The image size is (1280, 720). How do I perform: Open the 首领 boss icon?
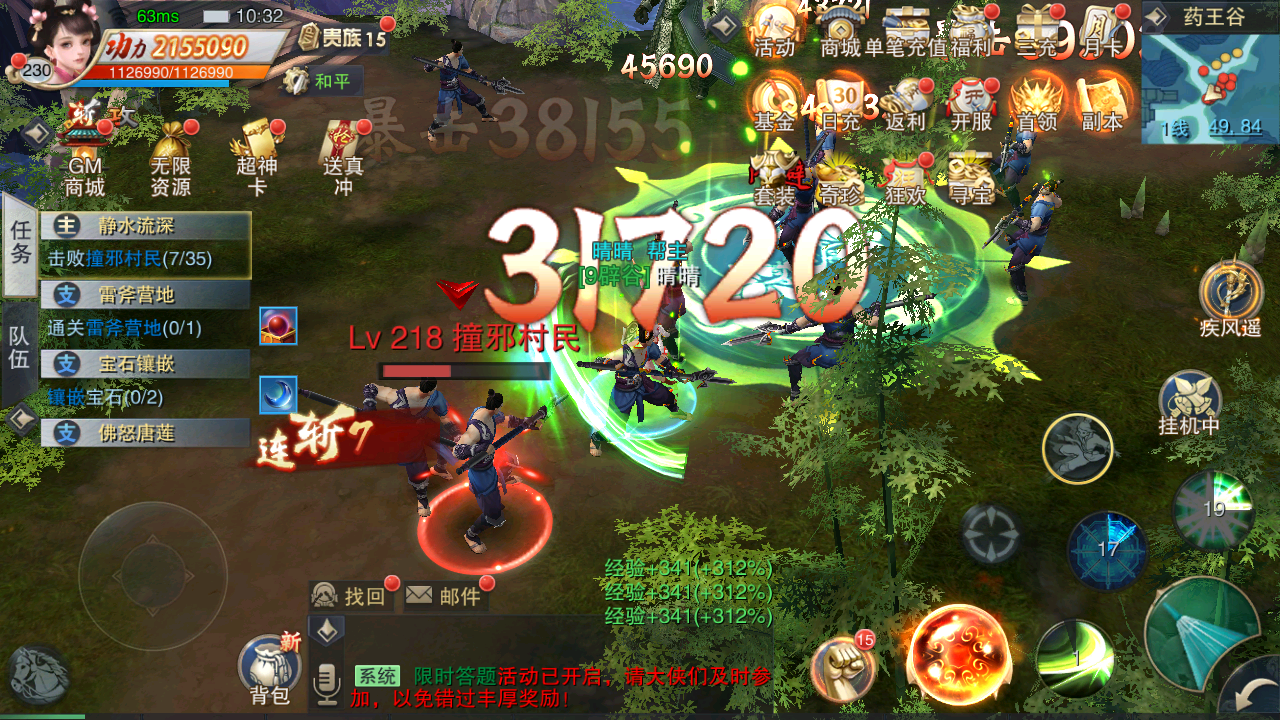click(1036, 102)
